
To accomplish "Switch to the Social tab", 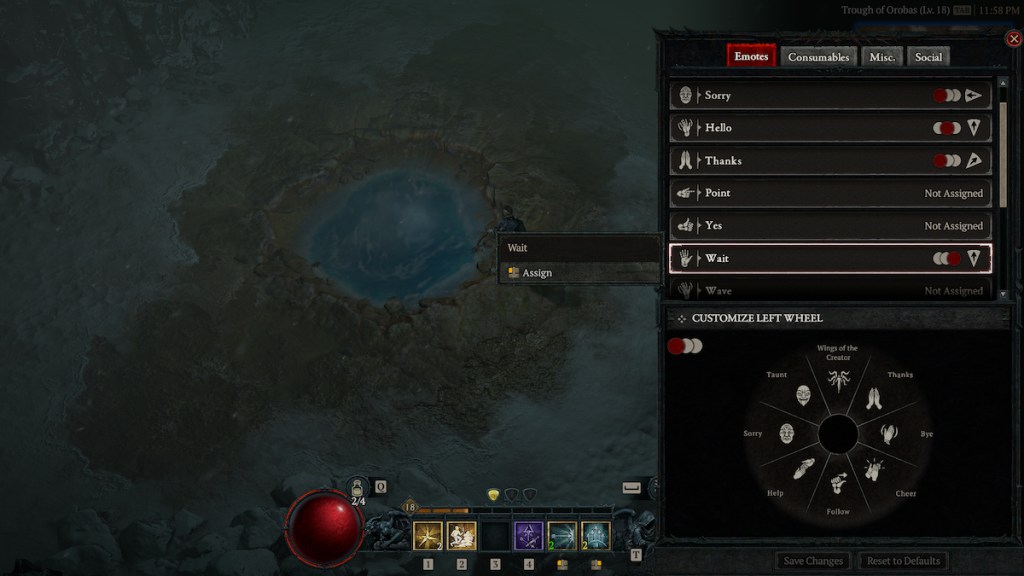I will click(928, 57).
